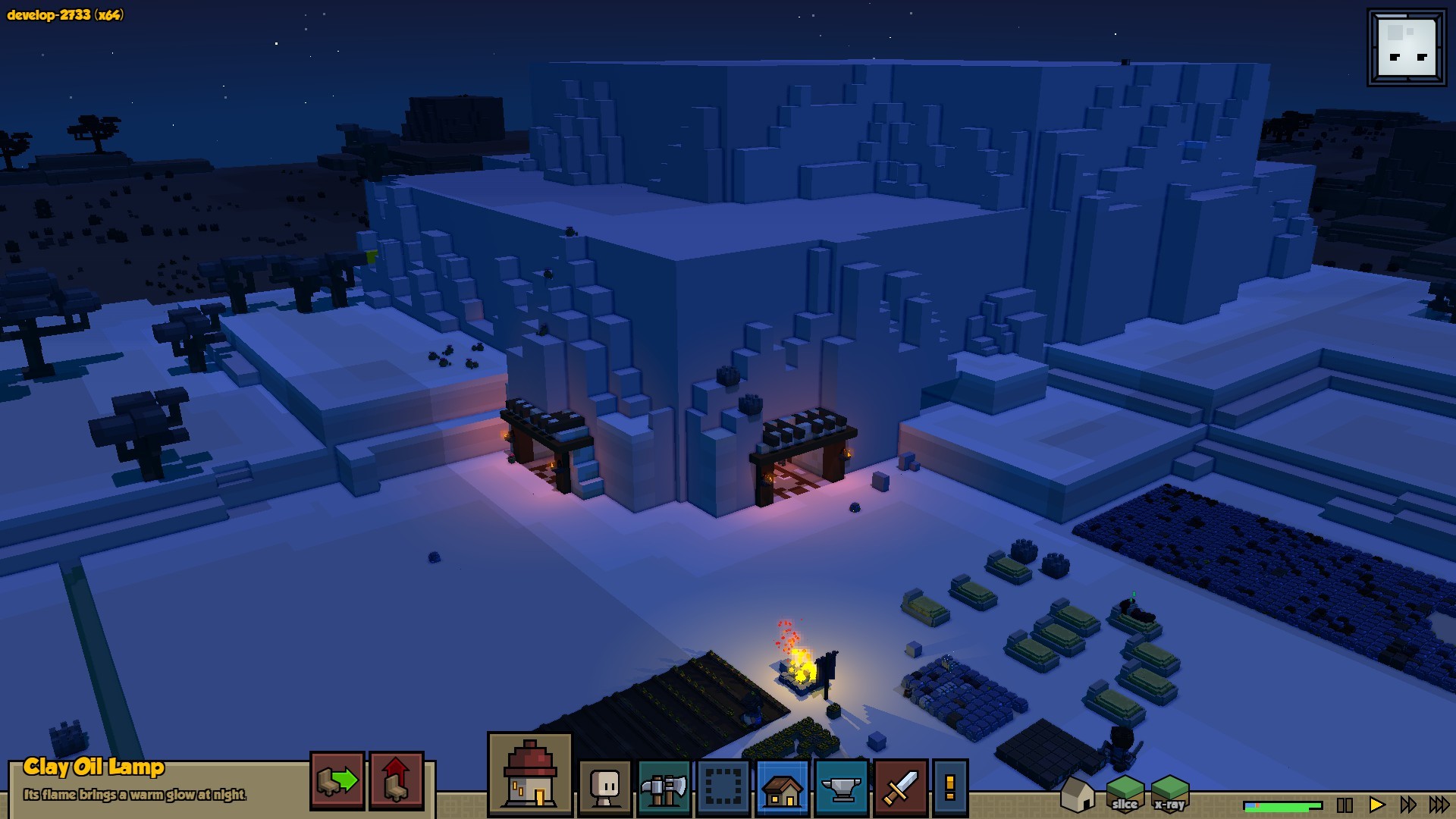Open the crafting menu anvil icon
The width and height of the screenshot is (1456, 819).
pos(841,787)
